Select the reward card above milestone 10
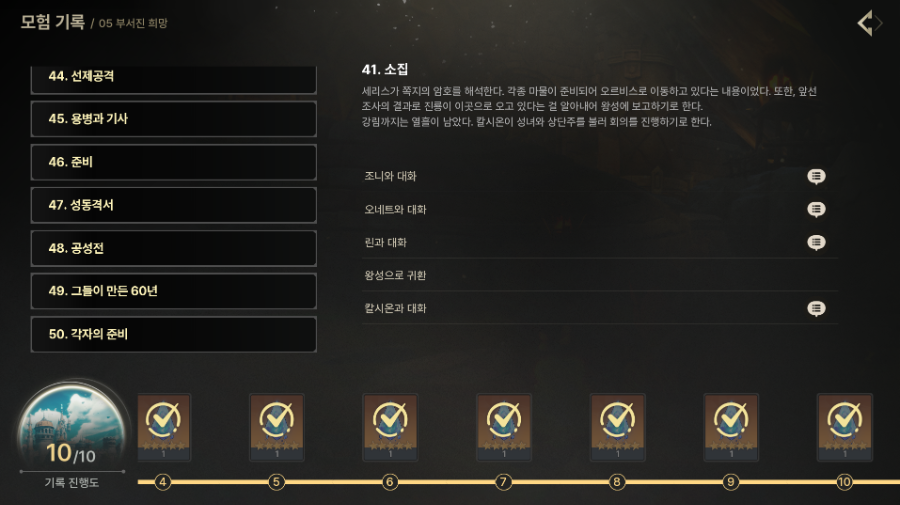The height and width of the screenshot is (505, 900). (x=844, y=427)
